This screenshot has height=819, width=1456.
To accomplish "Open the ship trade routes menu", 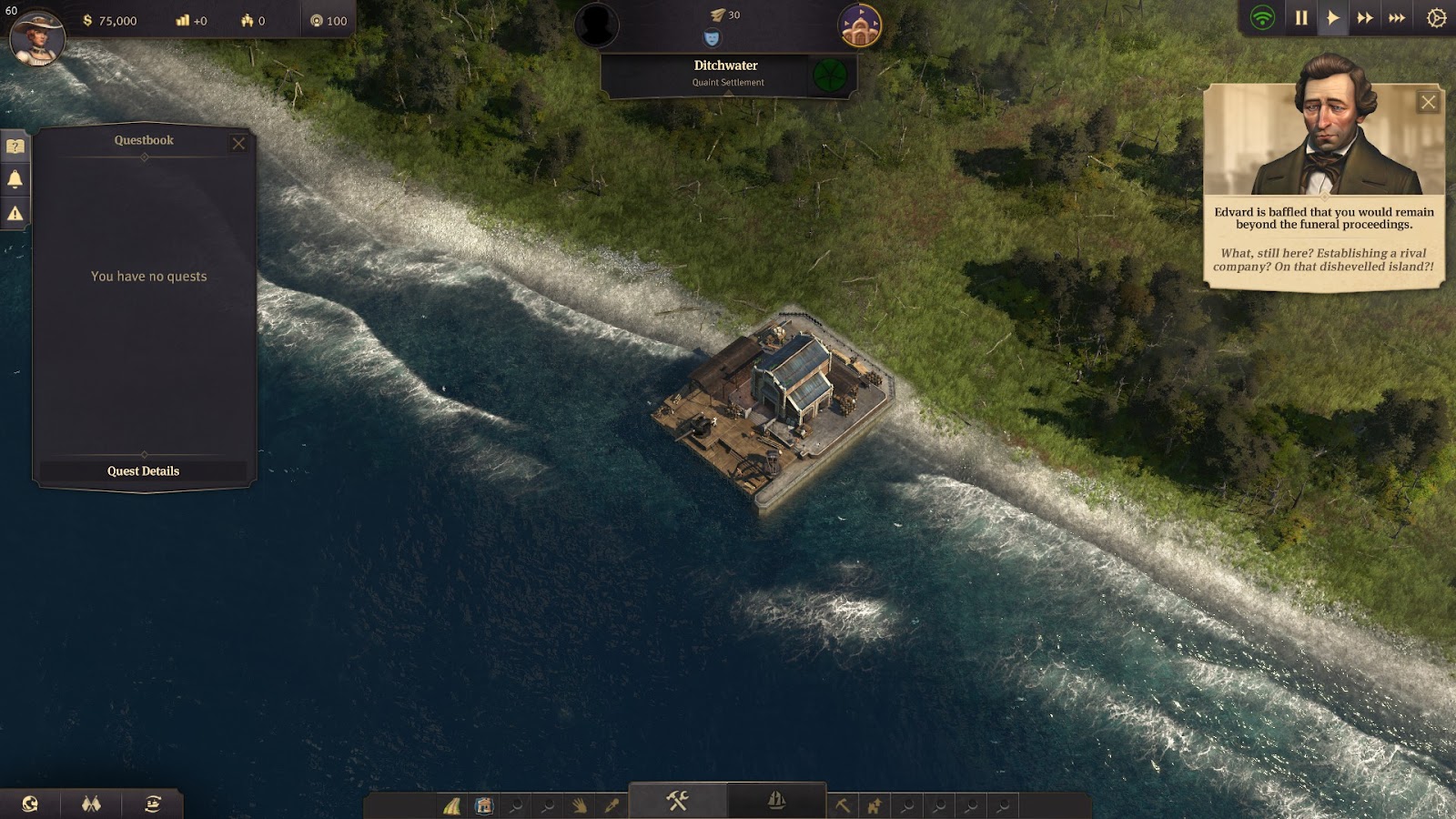I will pyautogui.click(x=153, y=804).
